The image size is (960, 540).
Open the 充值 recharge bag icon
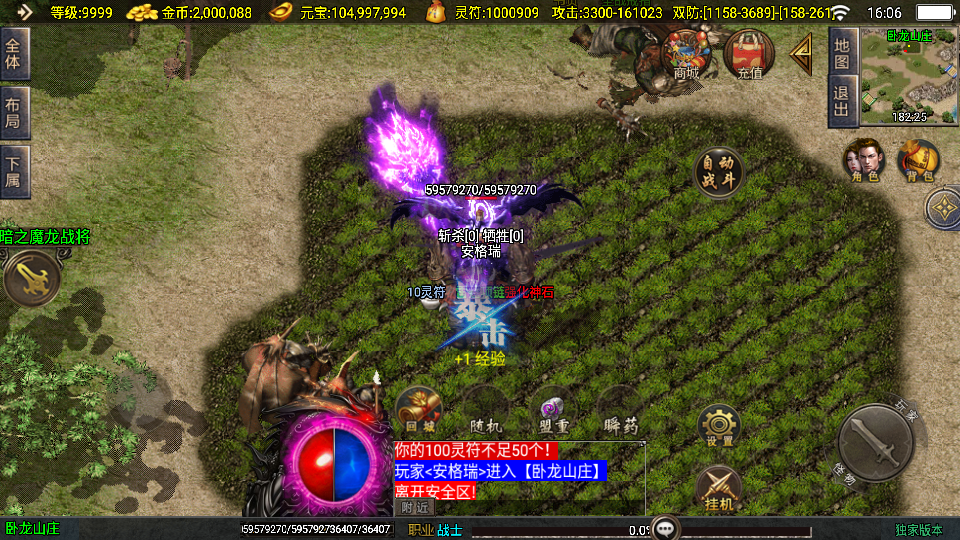pos(749,53)
